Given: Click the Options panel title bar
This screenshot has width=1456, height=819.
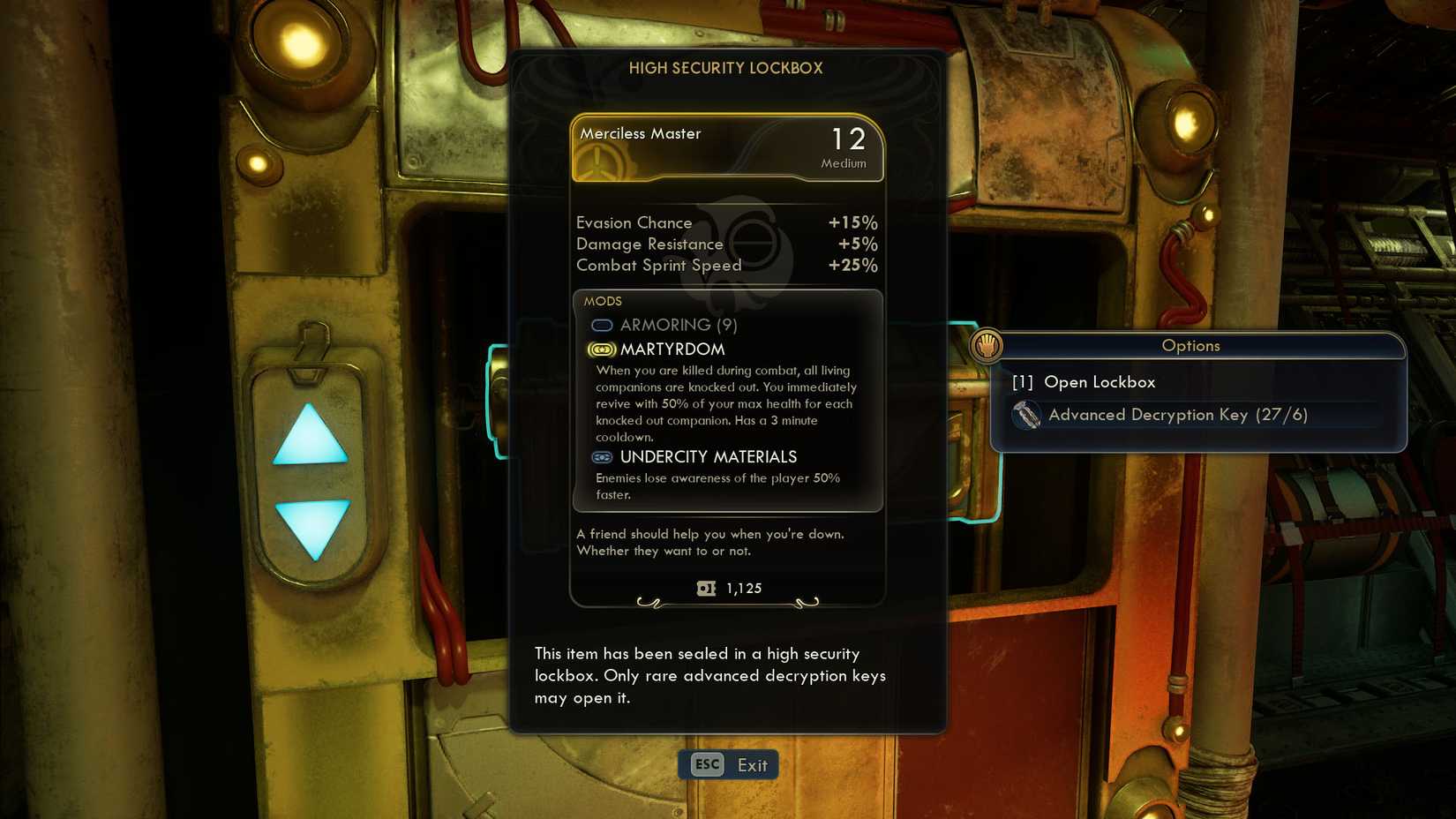Looking at the screenshot, I should point(1190,346).
